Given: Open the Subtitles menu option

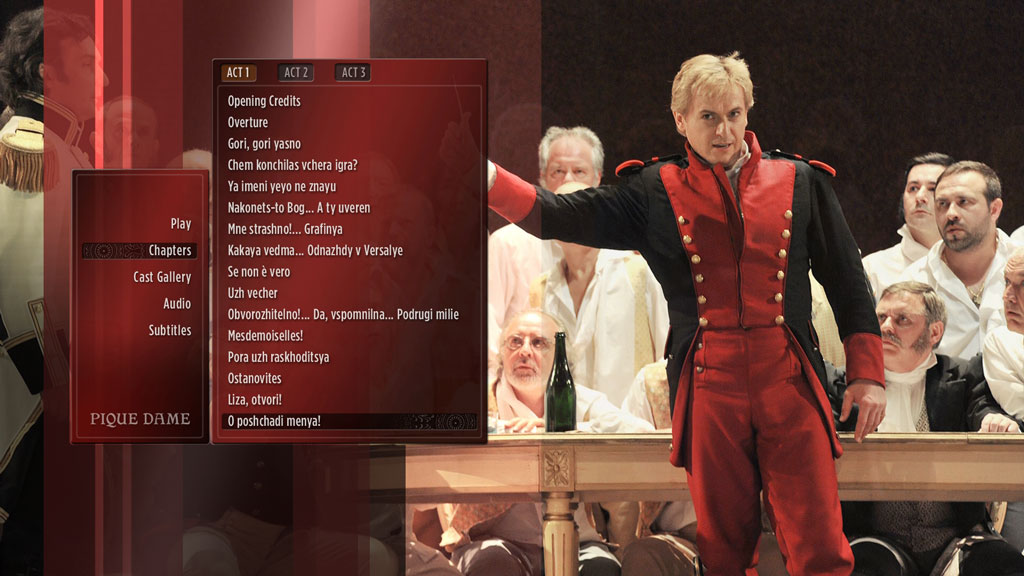Looking at the screenshot, I should (170, 330).
